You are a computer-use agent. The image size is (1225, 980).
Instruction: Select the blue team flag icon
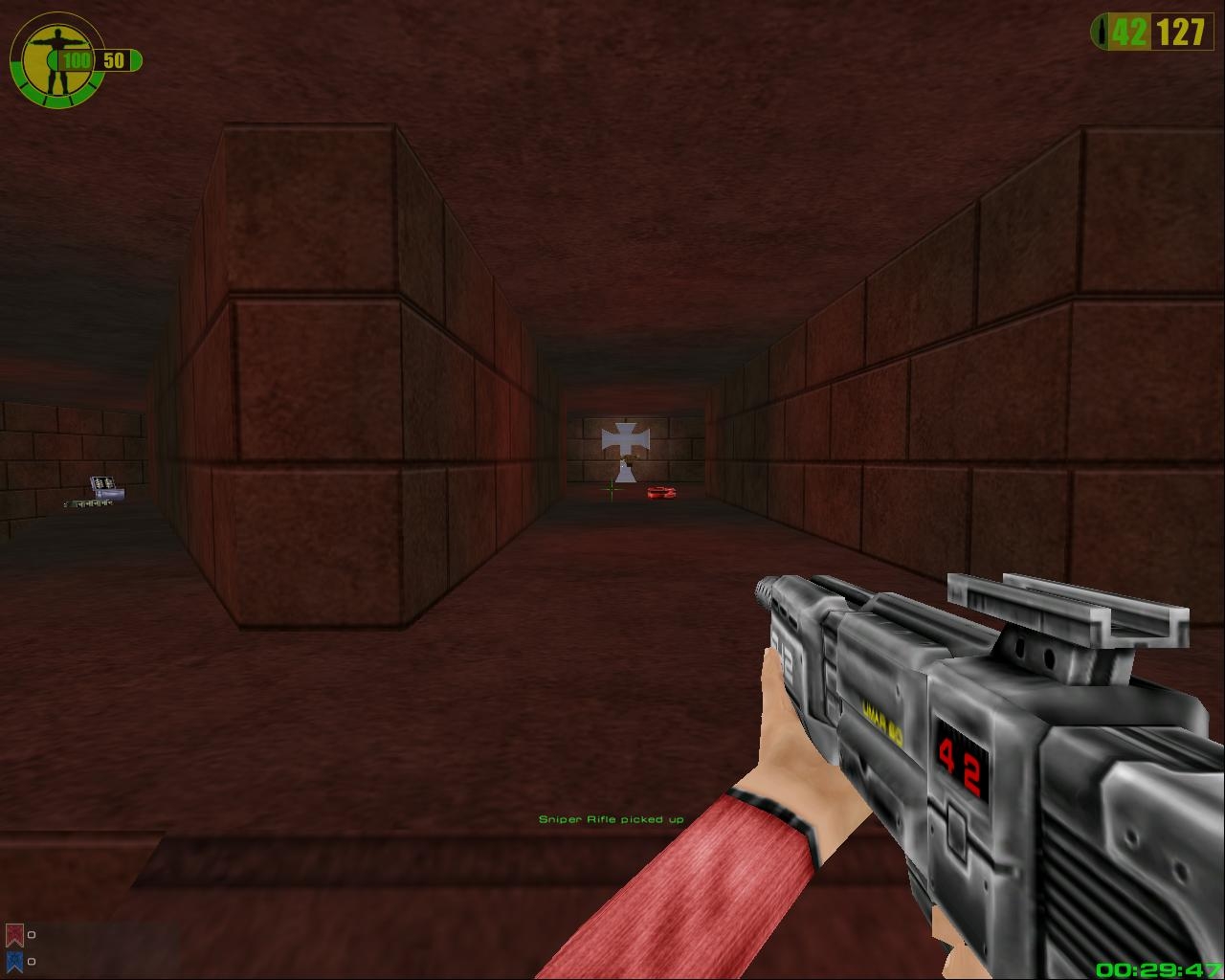[14, 961]
